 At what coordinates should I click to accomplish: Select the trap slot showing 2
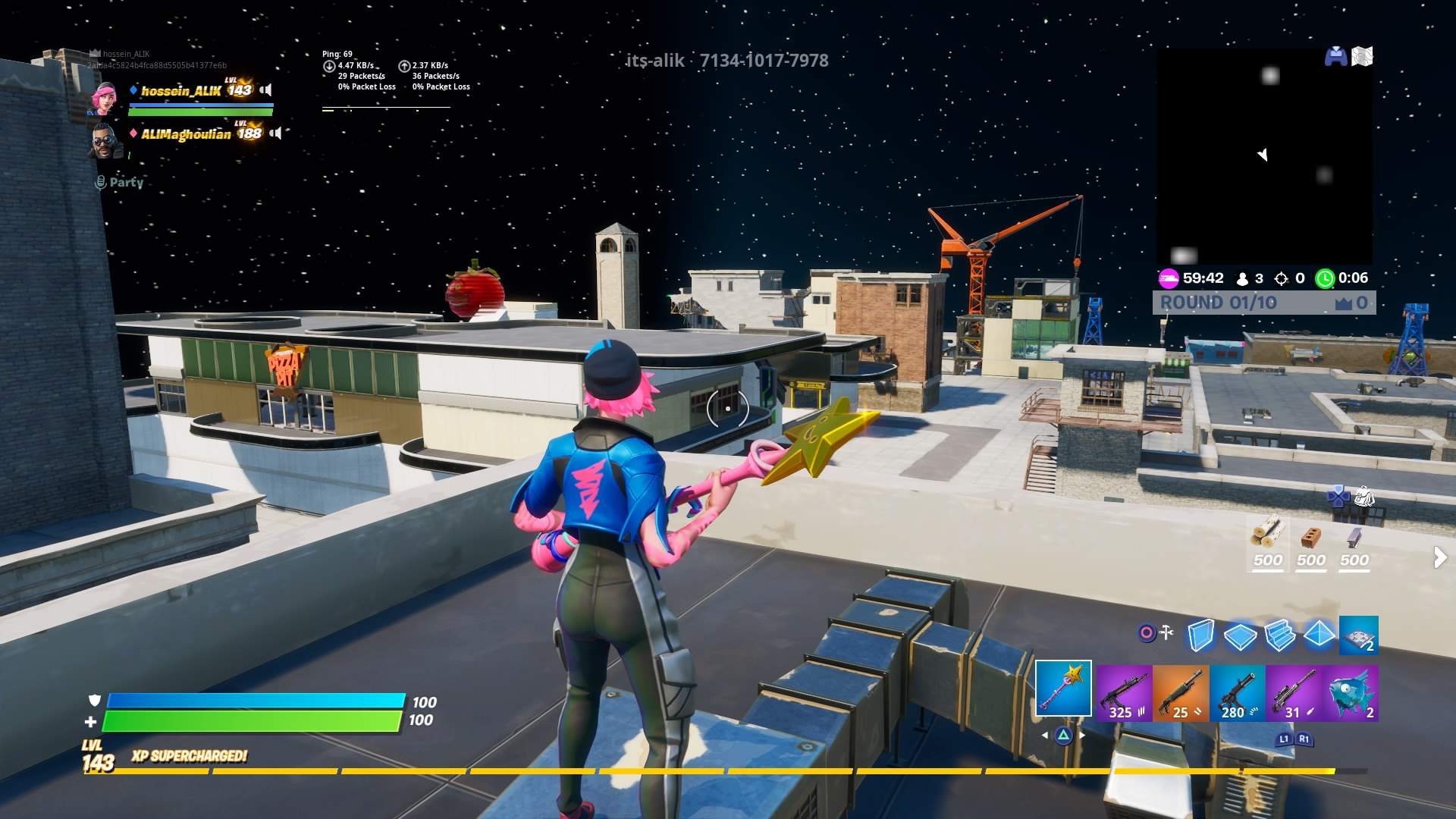(x=1358, y=635)
